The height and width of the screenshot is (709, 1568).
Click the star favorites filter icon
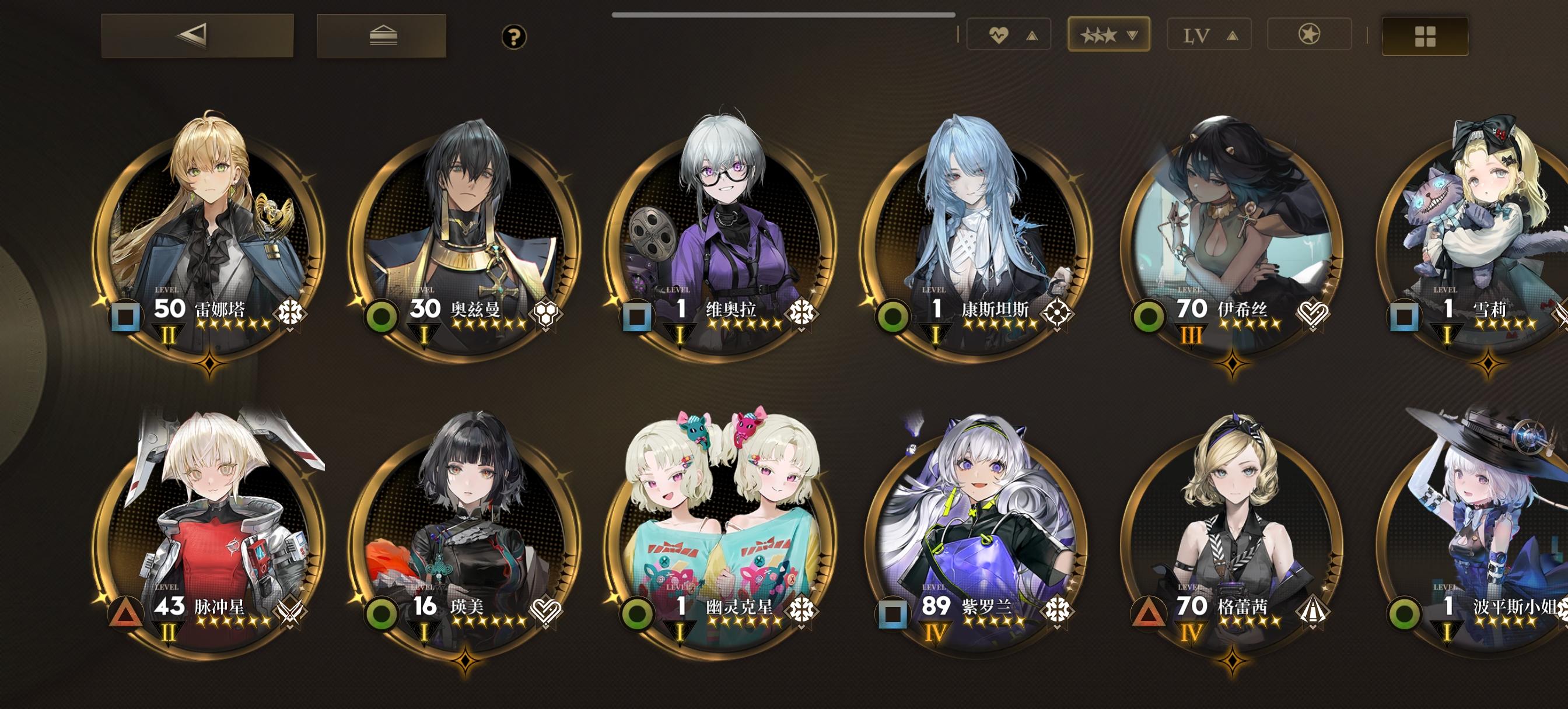click(x=1308, y=36)
